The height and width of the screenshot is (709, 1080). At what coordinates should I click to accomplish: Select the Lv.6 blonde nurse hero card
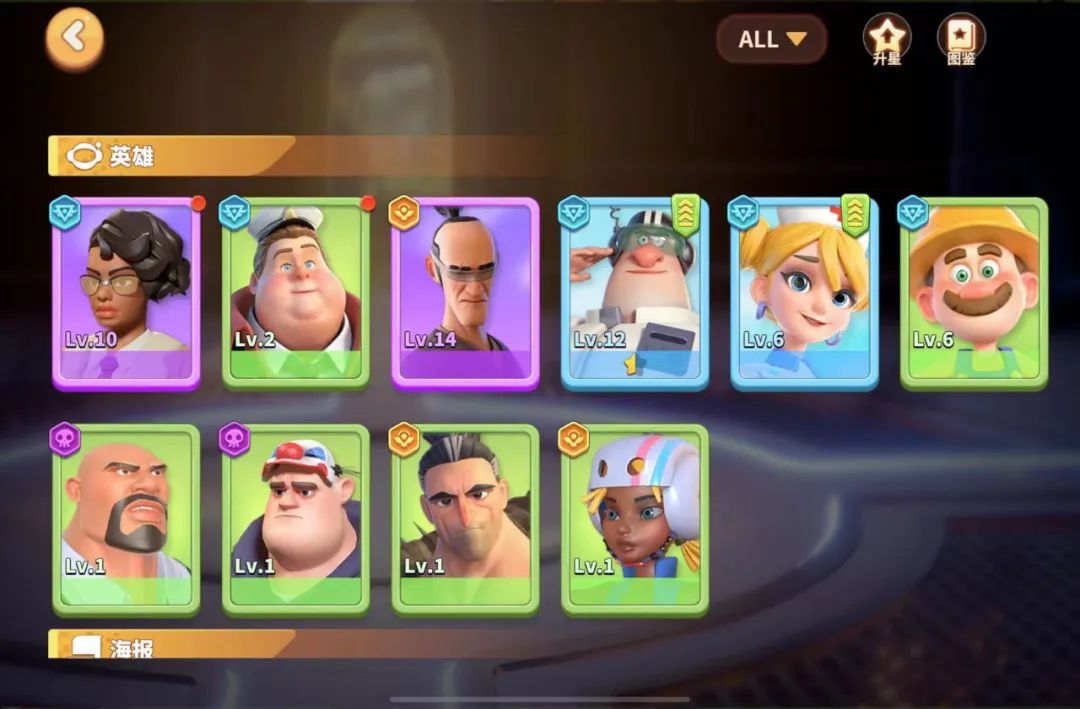pyautogui.click(x=804, y=292)
